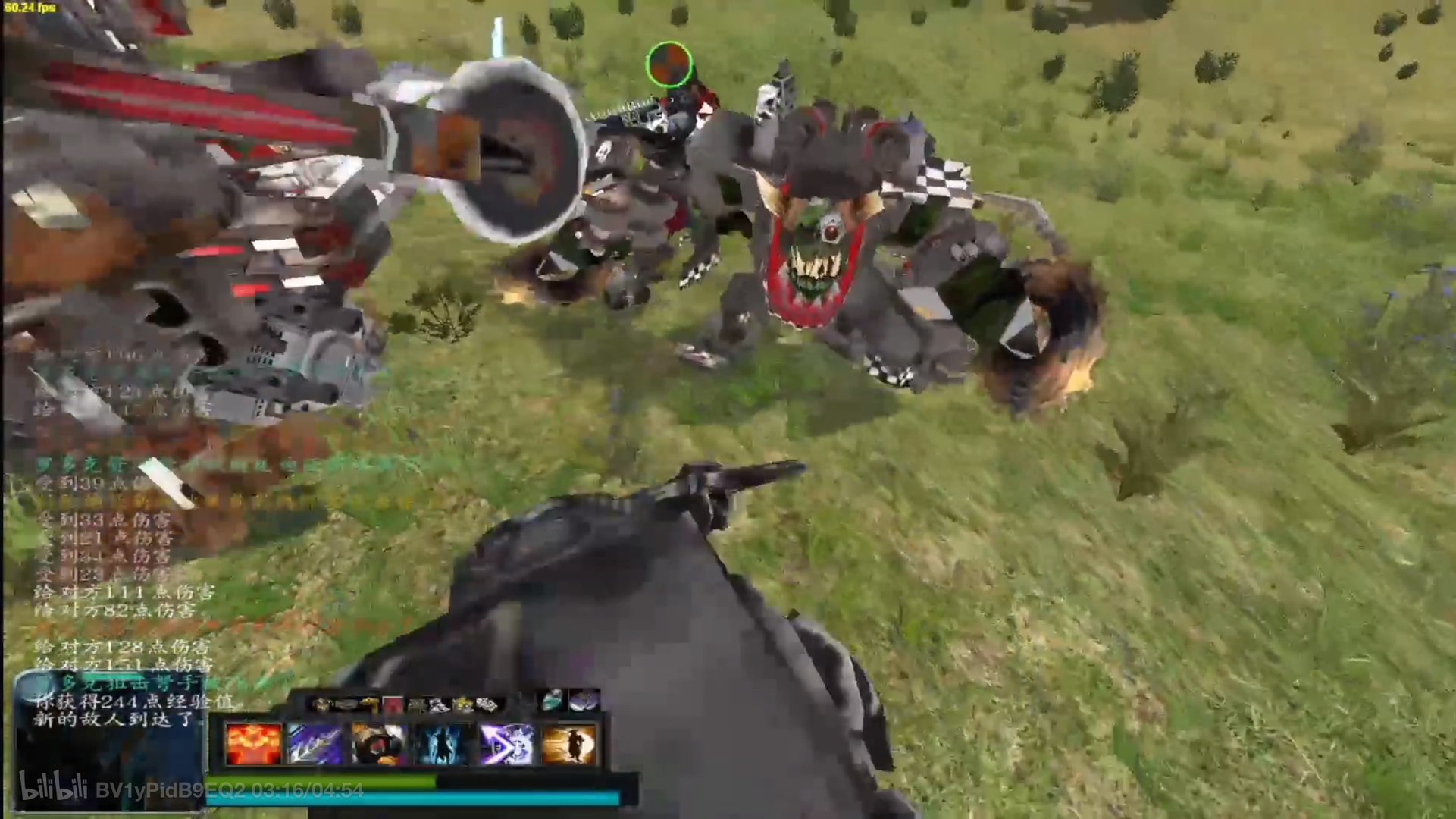Activate the fiery red explosion ability

[253, 744]
